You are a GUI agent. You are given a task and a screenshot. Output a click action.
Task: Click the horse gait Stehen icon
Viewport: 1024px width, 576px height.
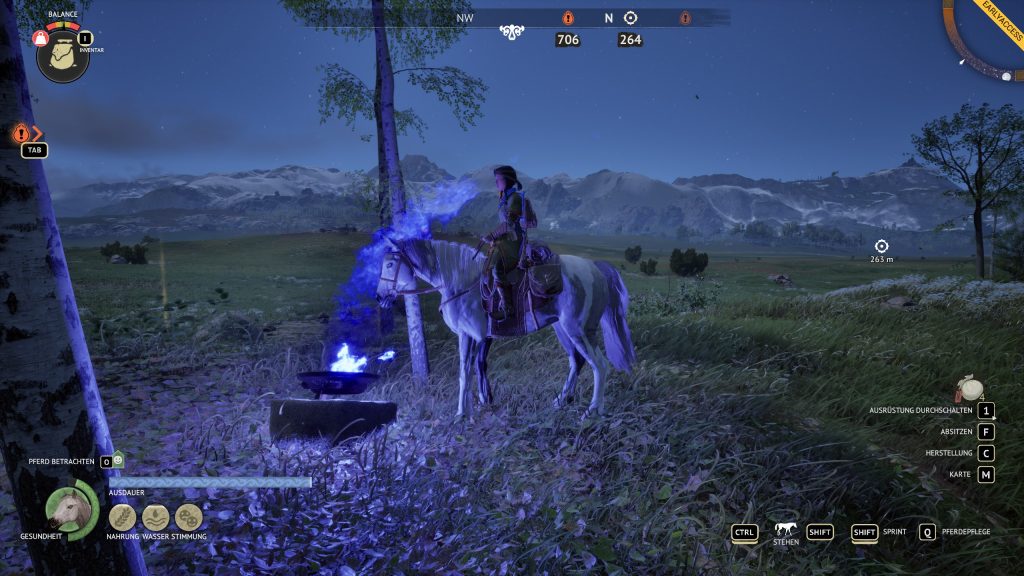coord(785,530)
